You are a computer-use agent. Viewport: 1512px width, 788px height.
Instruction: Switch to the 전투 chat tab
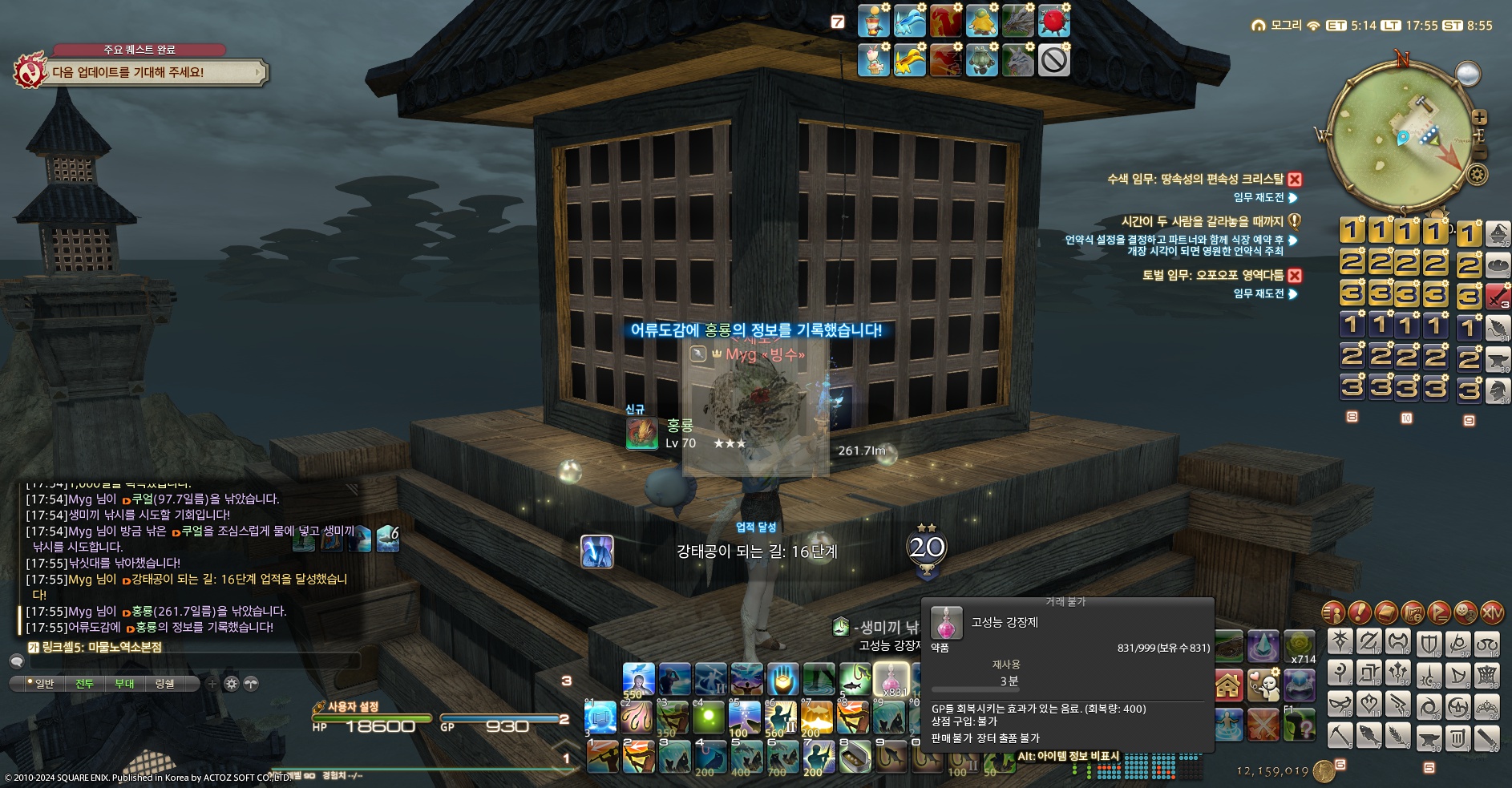coord(84,684)
